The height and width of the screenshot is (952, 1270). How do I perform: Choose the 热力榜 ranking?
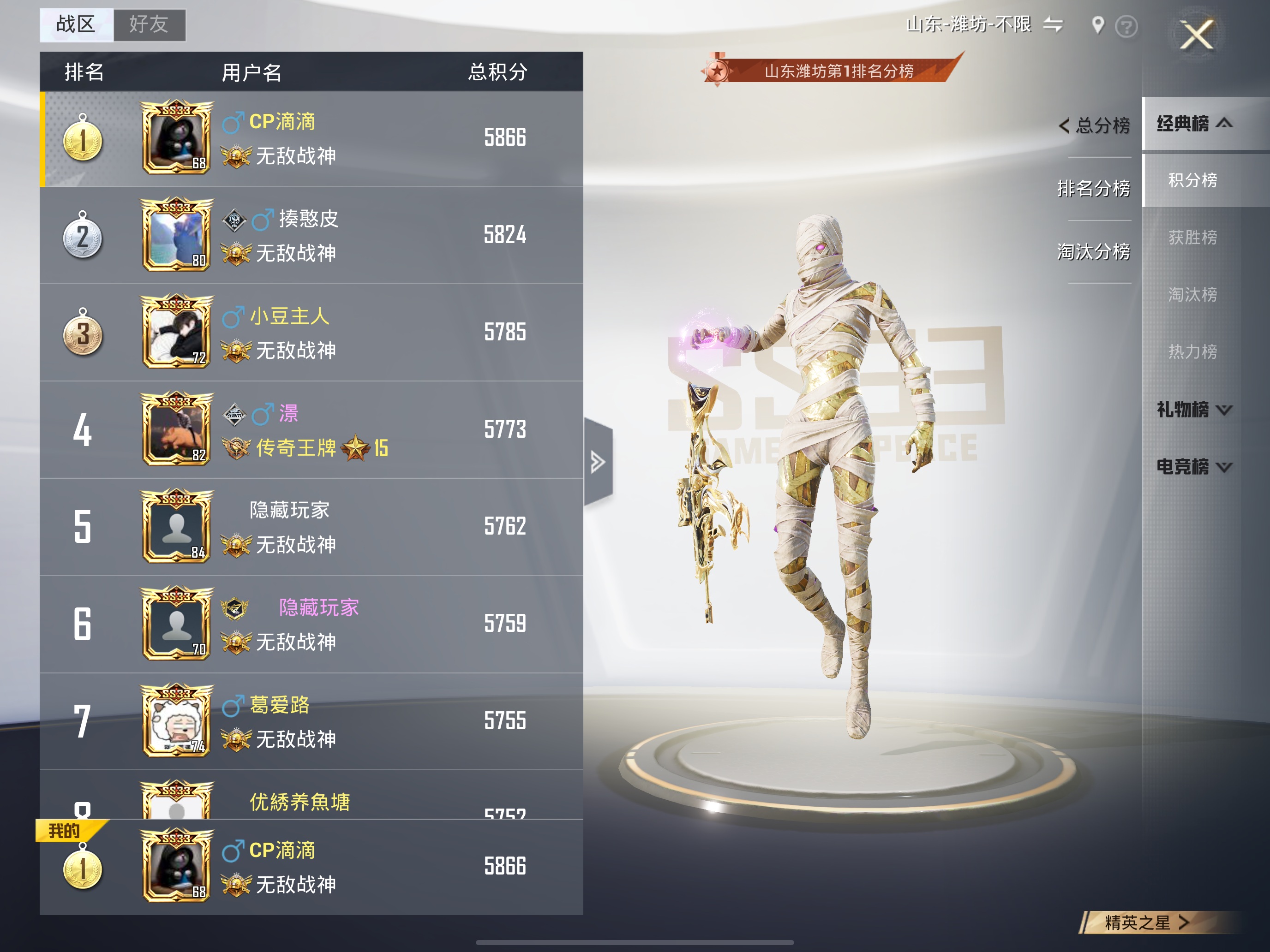click(x=1192, y=351)
